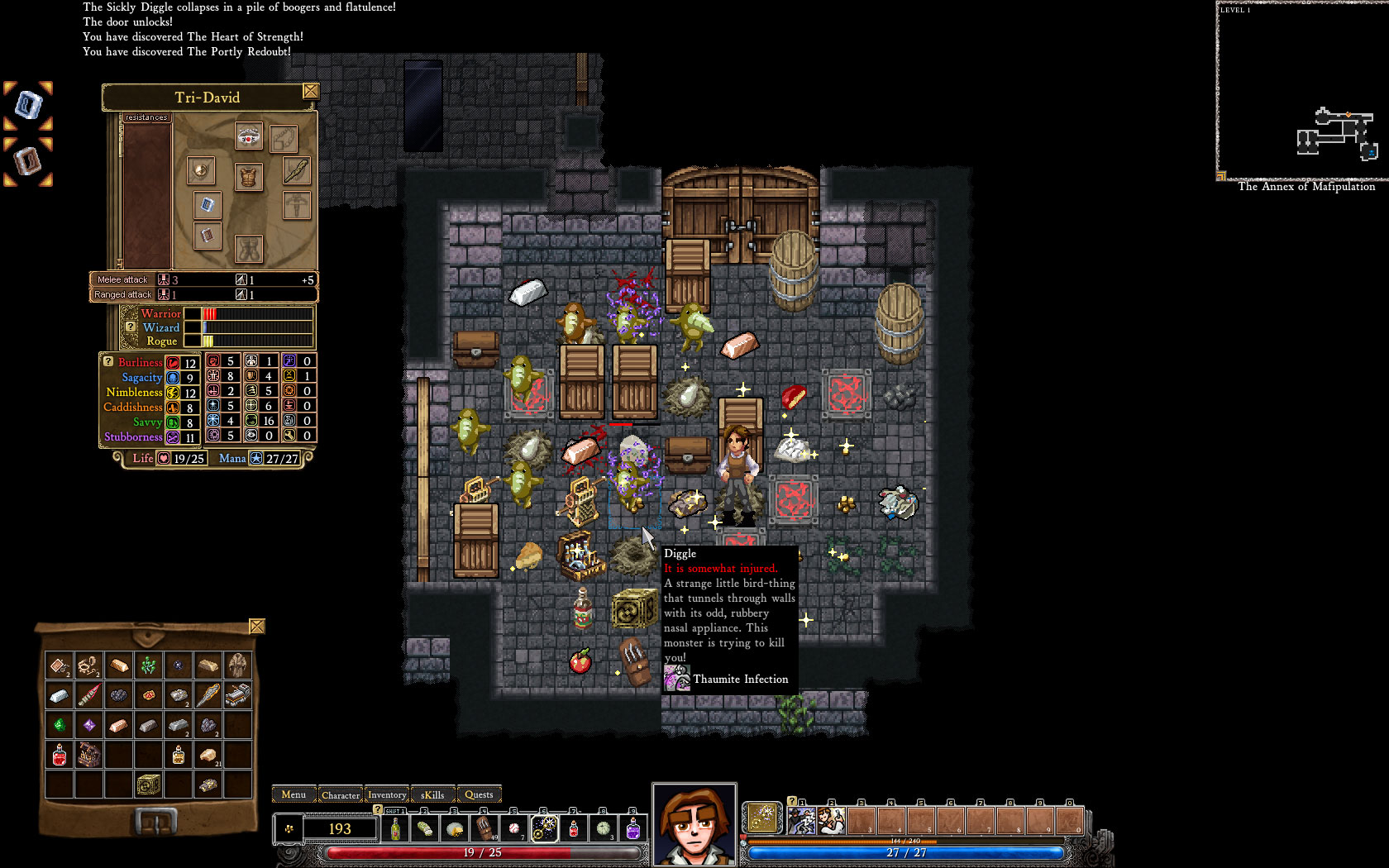Toggle the belt help question mark above SHIFT 1
Image resolution: width=1389 pixels, height=868 pixels.
[378, 808]
